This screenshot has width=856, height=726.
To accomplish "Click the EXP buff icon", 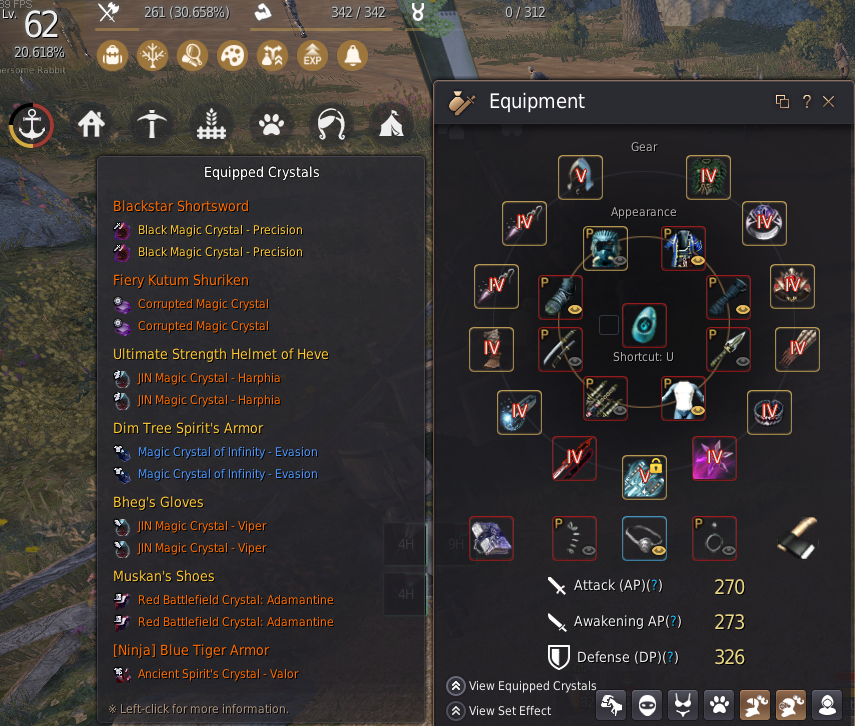I will pos(312,55).
